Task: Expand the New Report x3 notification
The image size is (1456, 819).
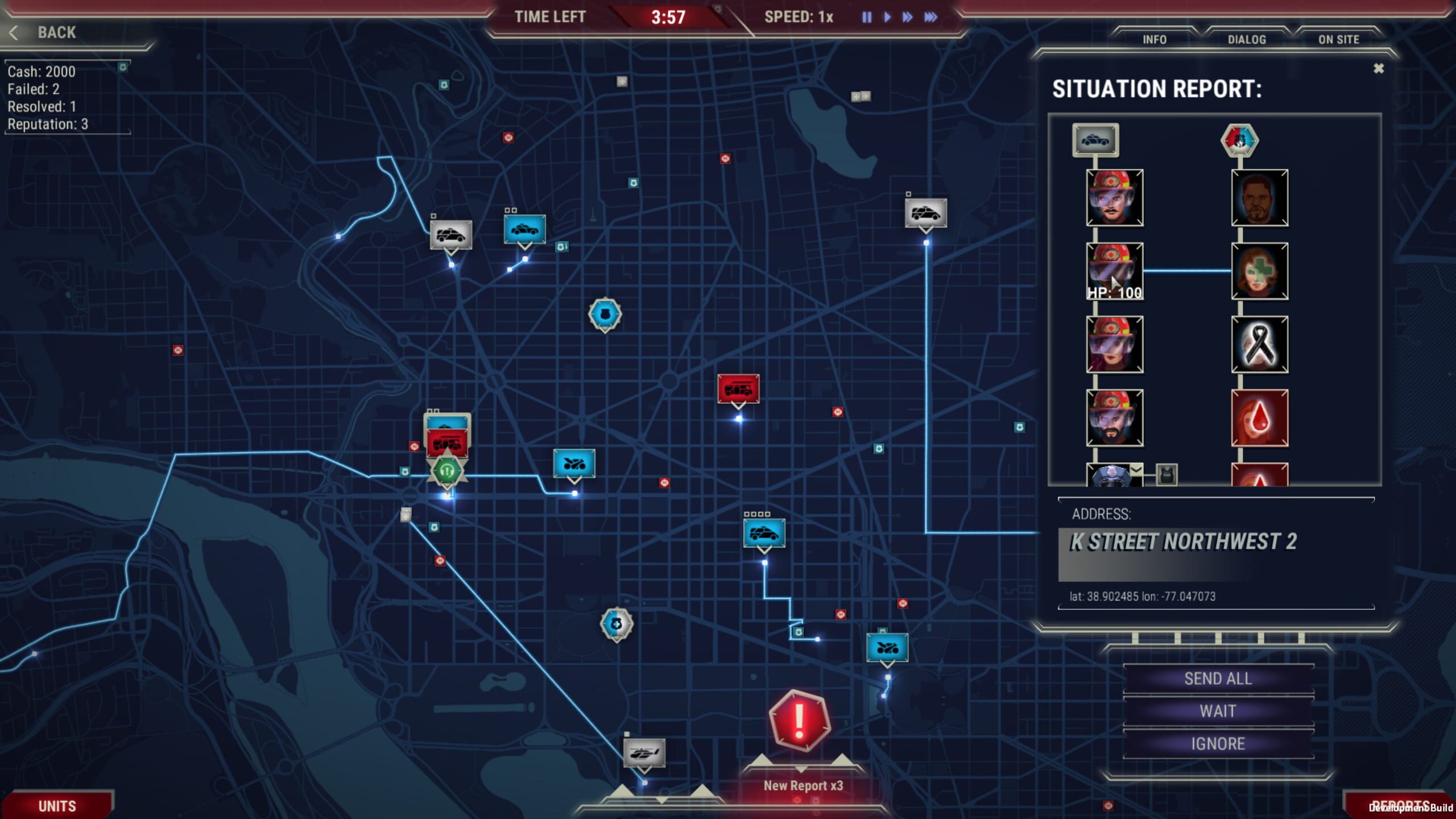Action: tap(801, 785)
